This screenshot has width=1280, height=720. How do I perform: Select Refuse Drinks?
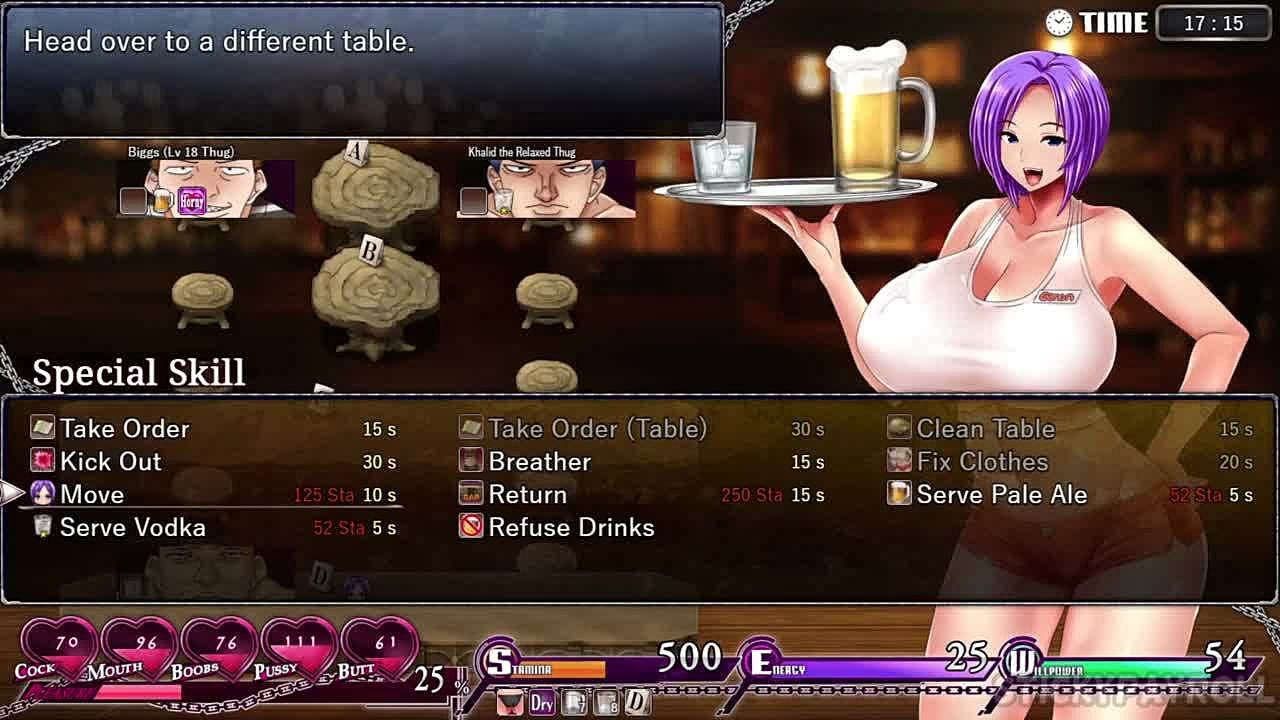click(571, 528)
